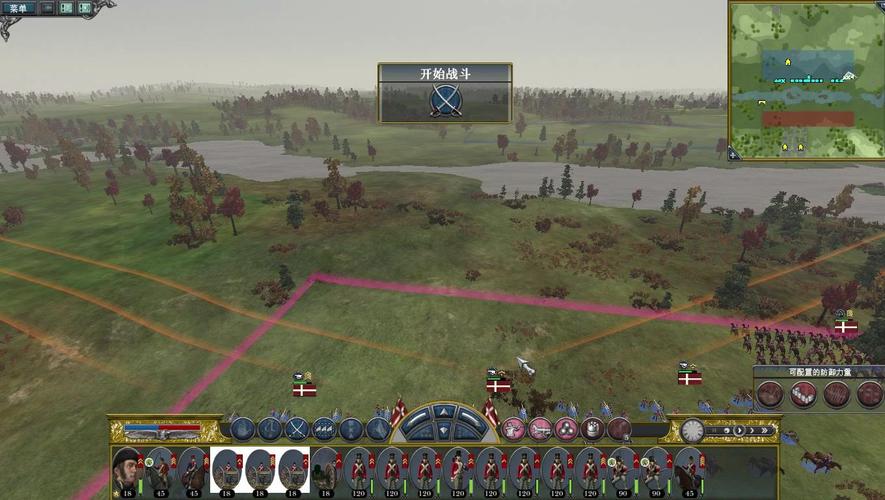
Task: Select the general's portrait card
Action: [126, 470]
